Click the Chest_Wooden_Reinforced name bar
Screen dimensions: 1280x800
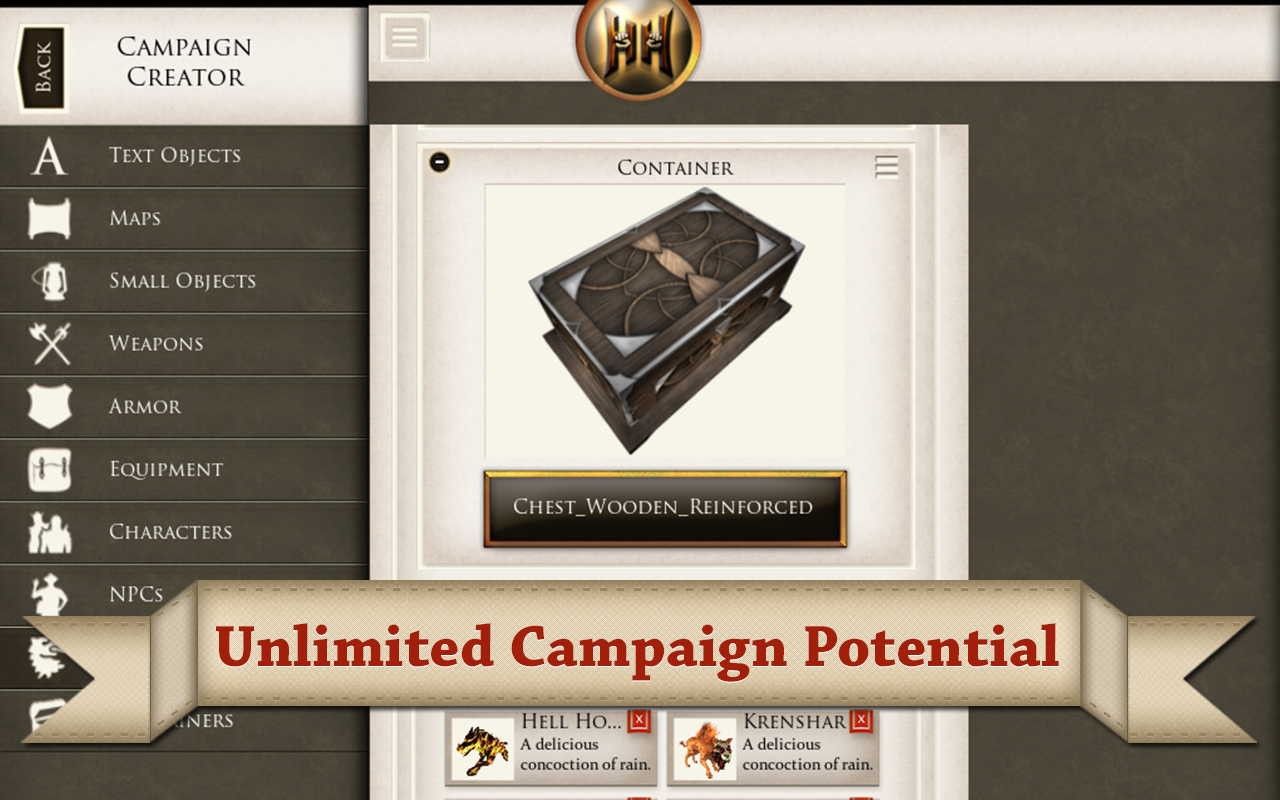pyautogui.click(x=665, y=508)
